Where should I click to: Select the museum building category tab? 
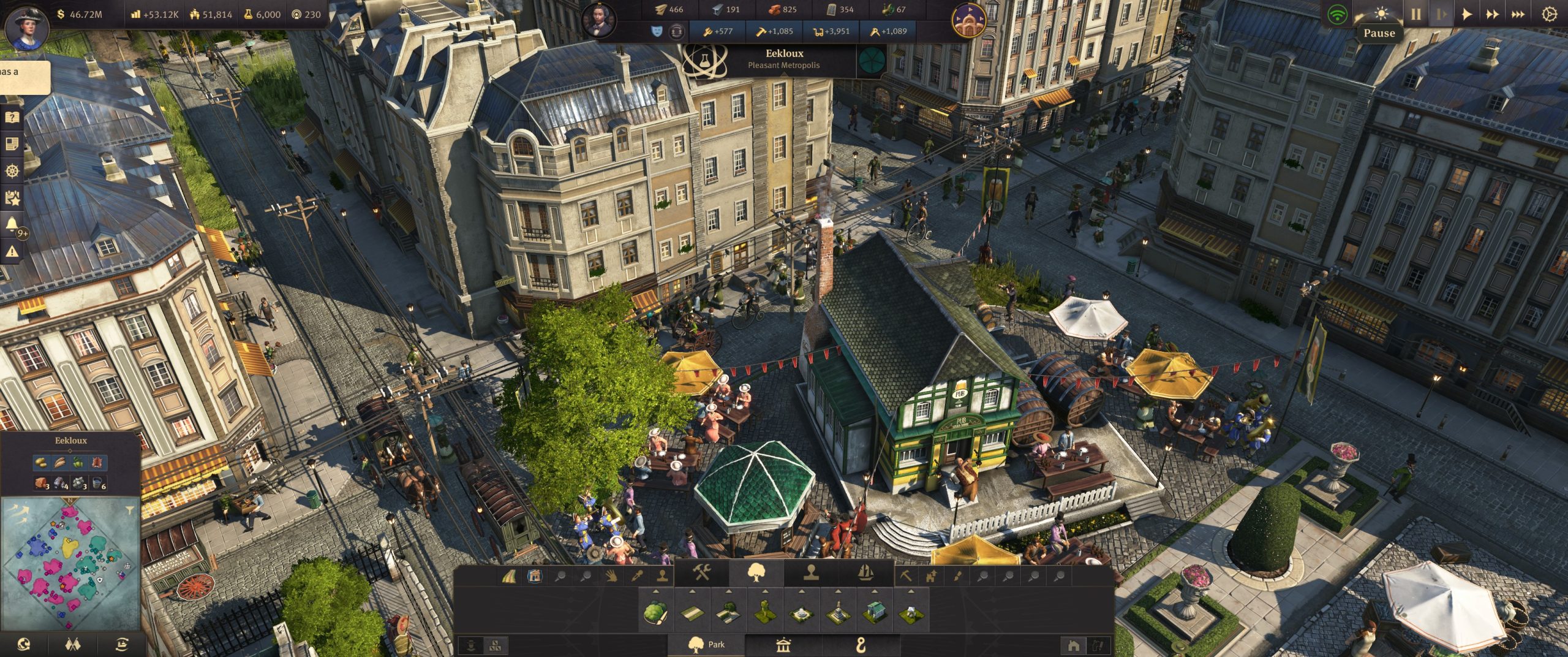coord(783,644)
